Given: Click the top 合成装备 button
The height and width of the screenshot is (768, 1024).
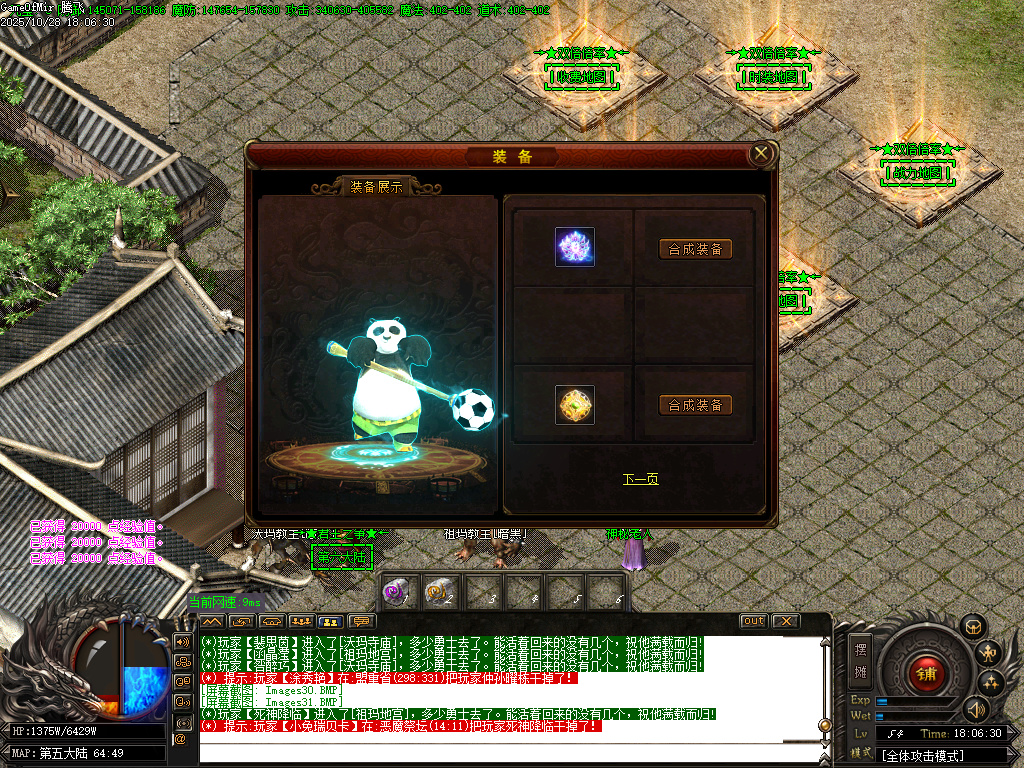Looking at the screenshot, I should (x=696, y=249).
